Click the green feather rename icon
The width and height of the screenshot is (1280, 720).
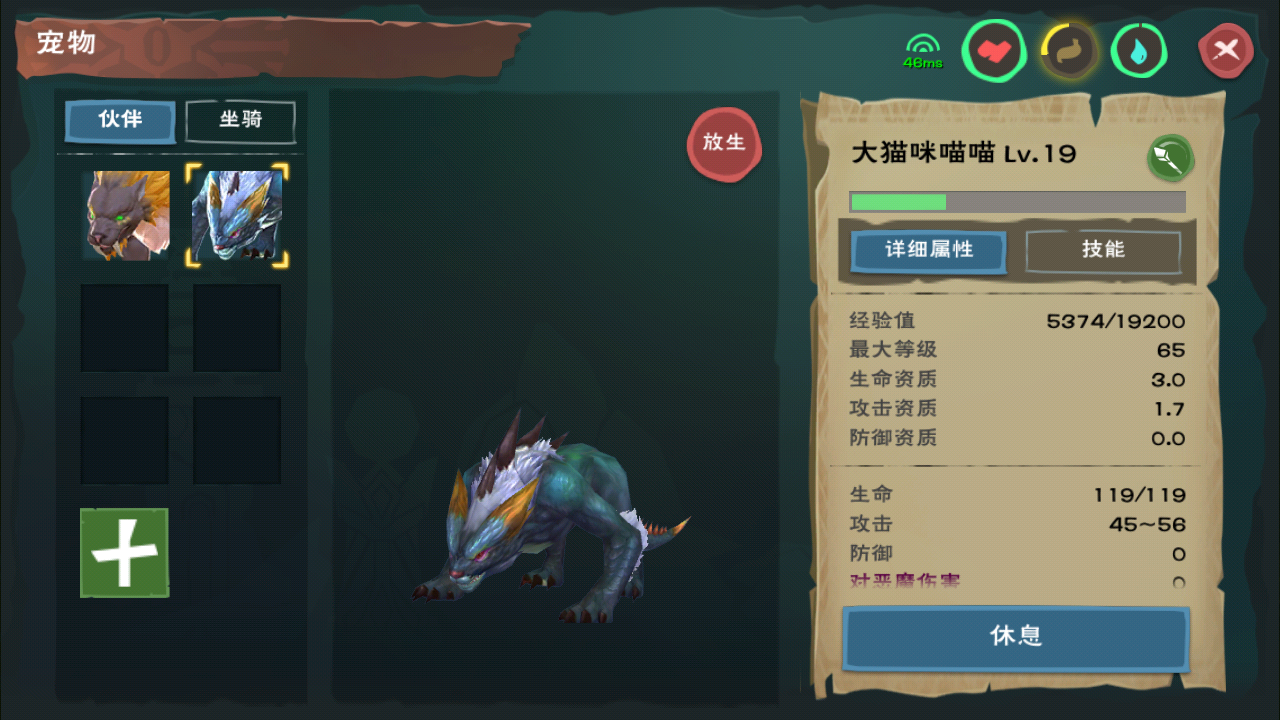pos(1169,157)
